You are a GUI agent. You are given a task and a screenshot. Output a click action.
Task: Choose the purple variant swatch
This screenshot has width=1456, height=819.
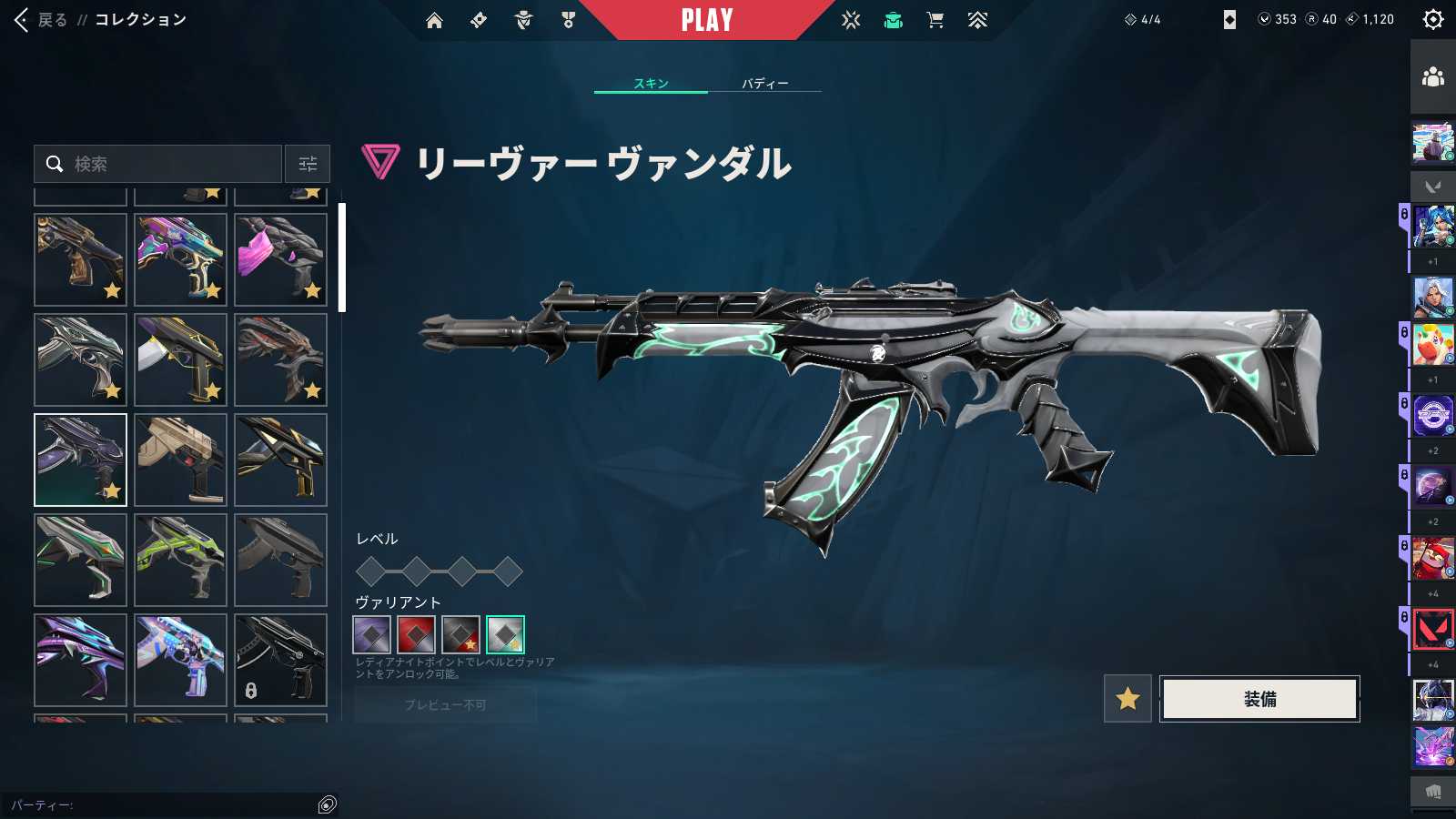(371, 635)
